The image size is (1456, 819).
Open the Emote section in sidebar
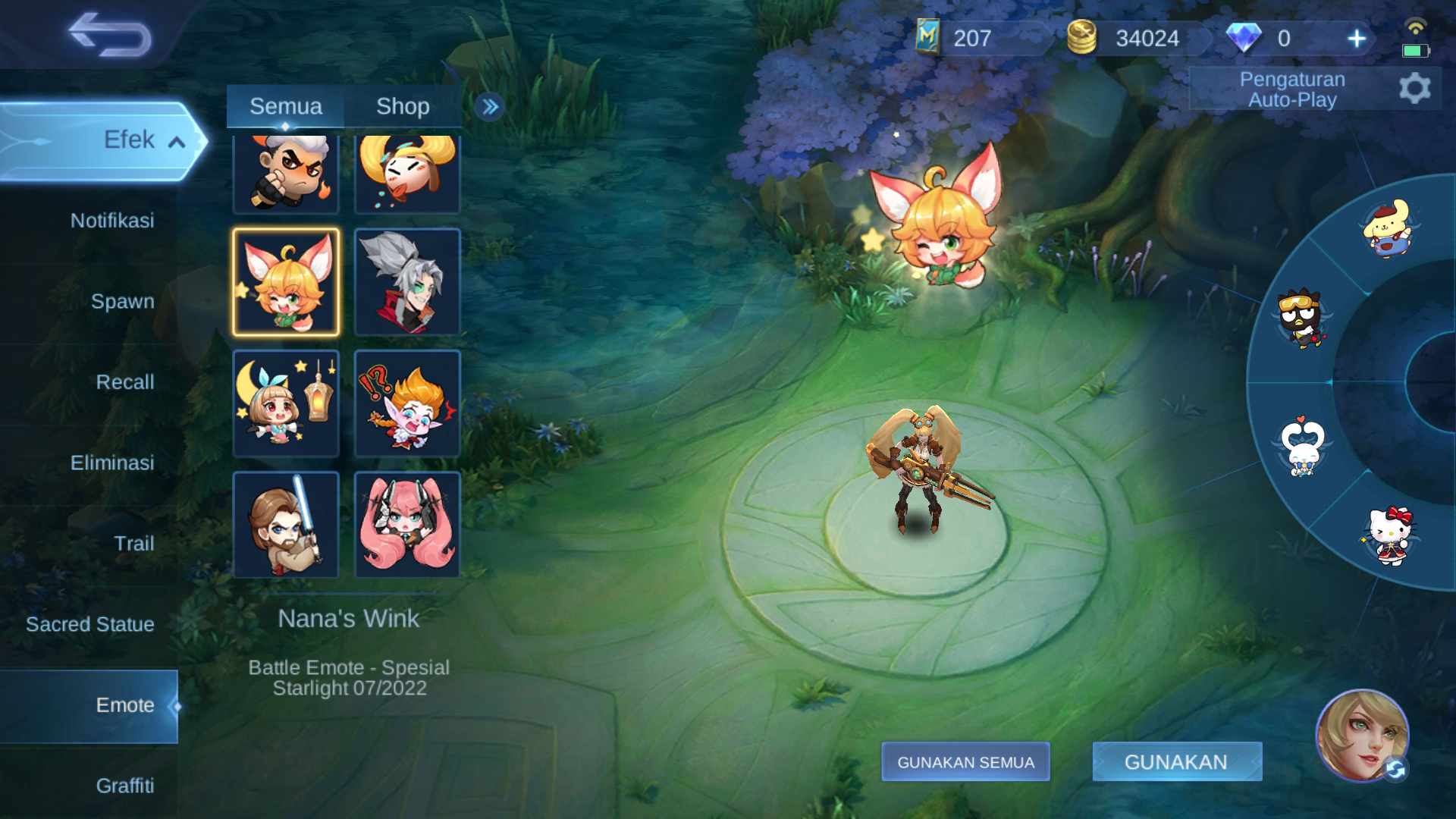(125, 705)
